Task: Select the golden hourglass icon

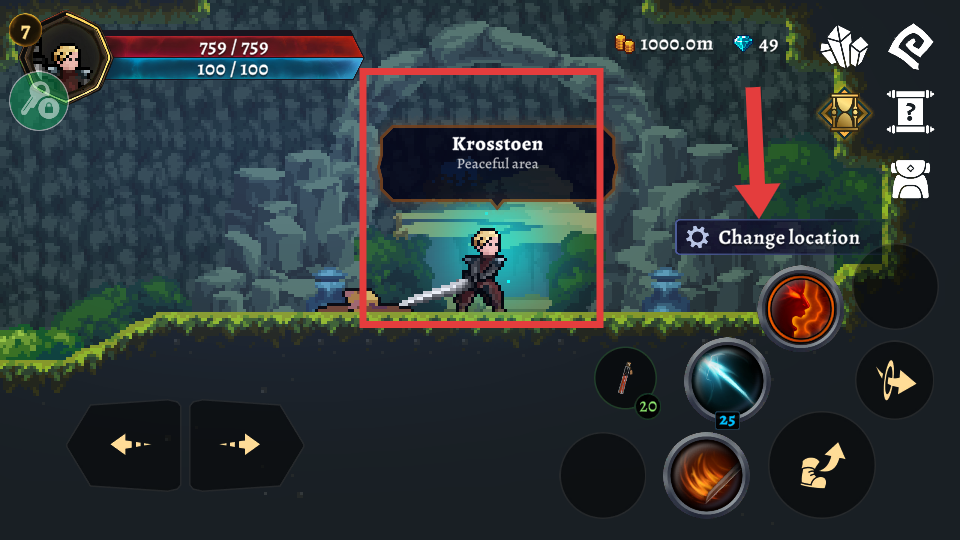Action: [845, 112]
